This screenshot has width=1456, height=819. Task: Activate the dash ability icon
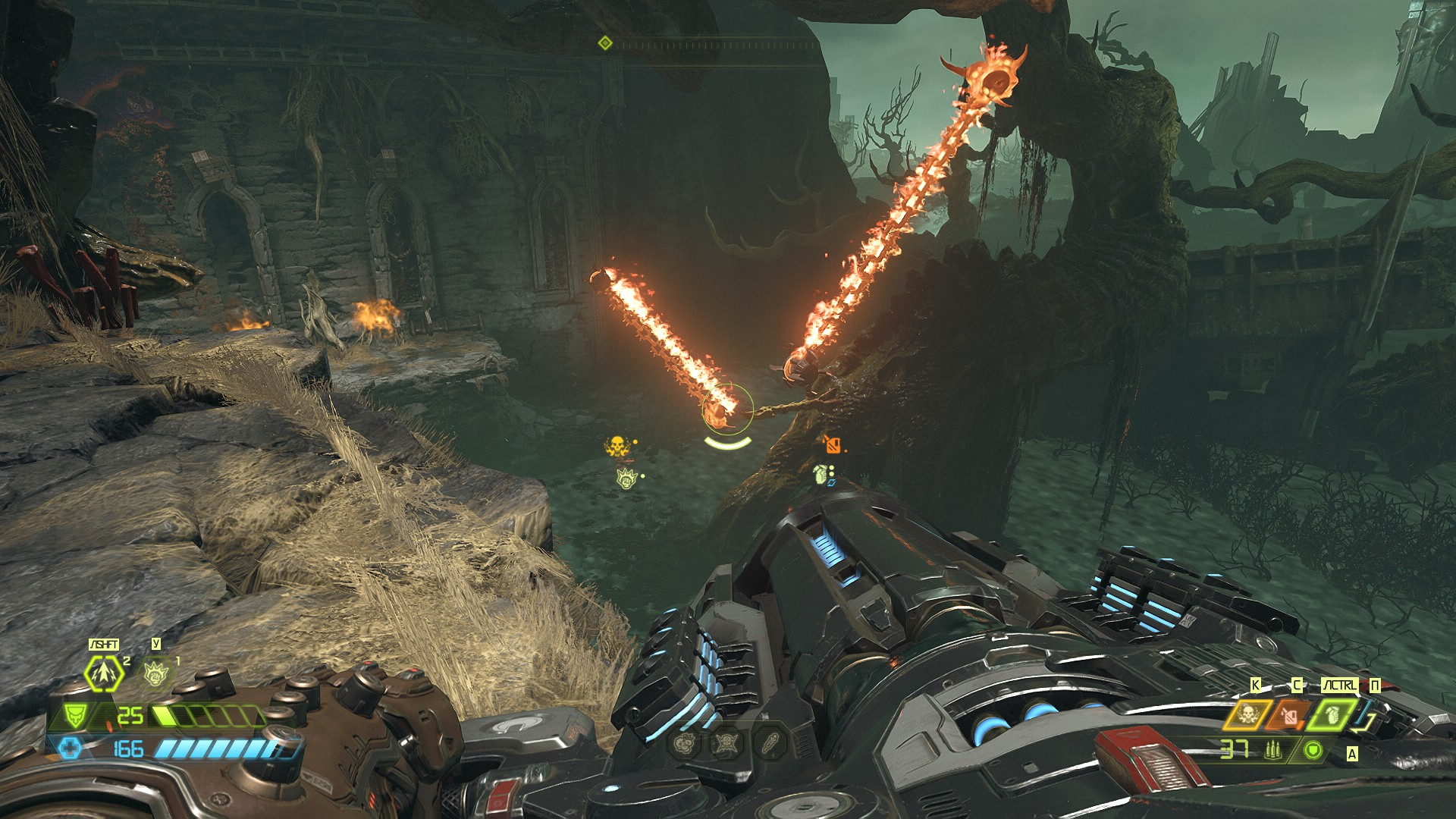click(x=104, y=673)
